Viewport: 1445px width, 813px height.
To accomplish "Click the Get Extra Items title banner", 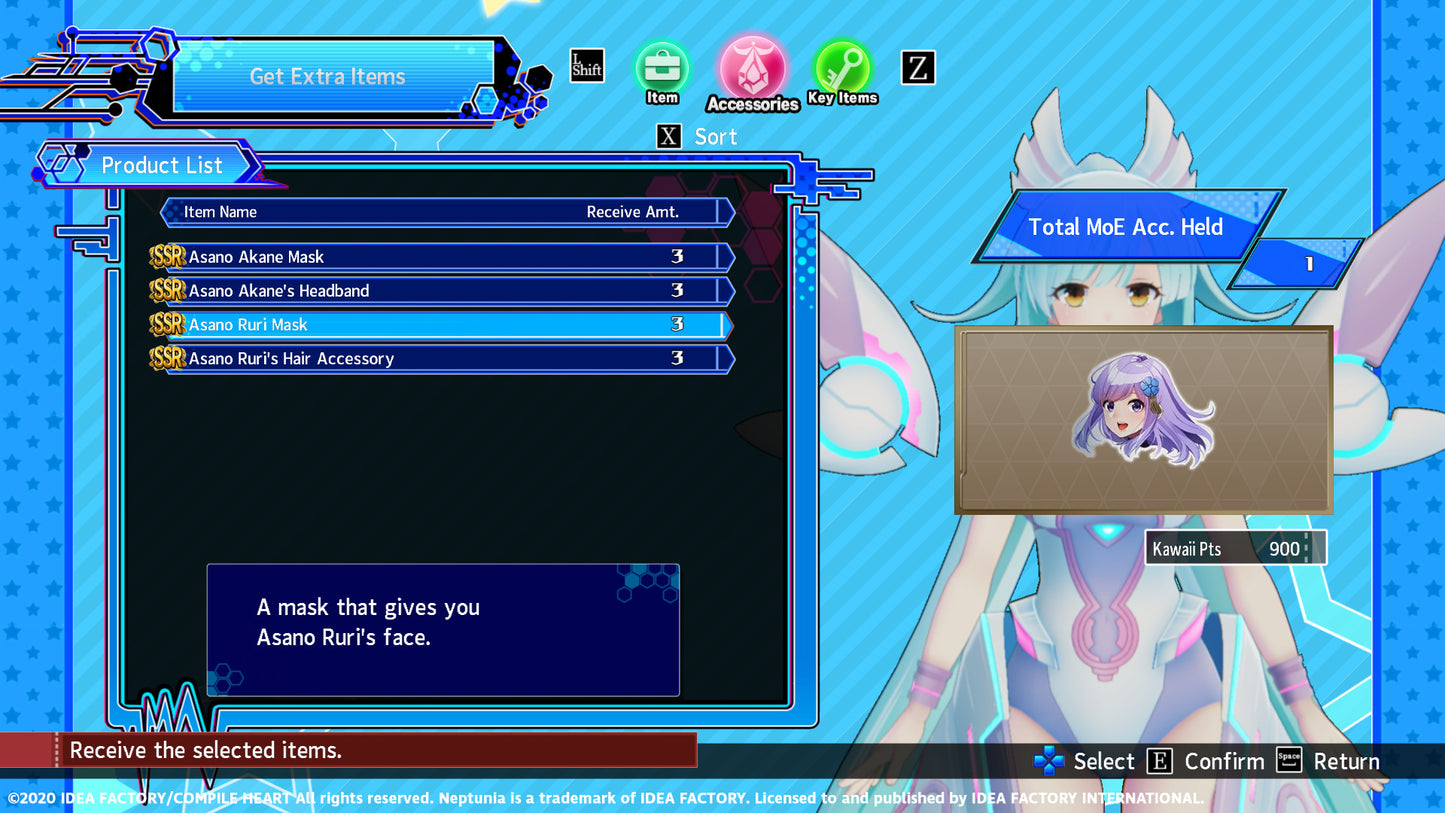I will [x=327, y=77].
